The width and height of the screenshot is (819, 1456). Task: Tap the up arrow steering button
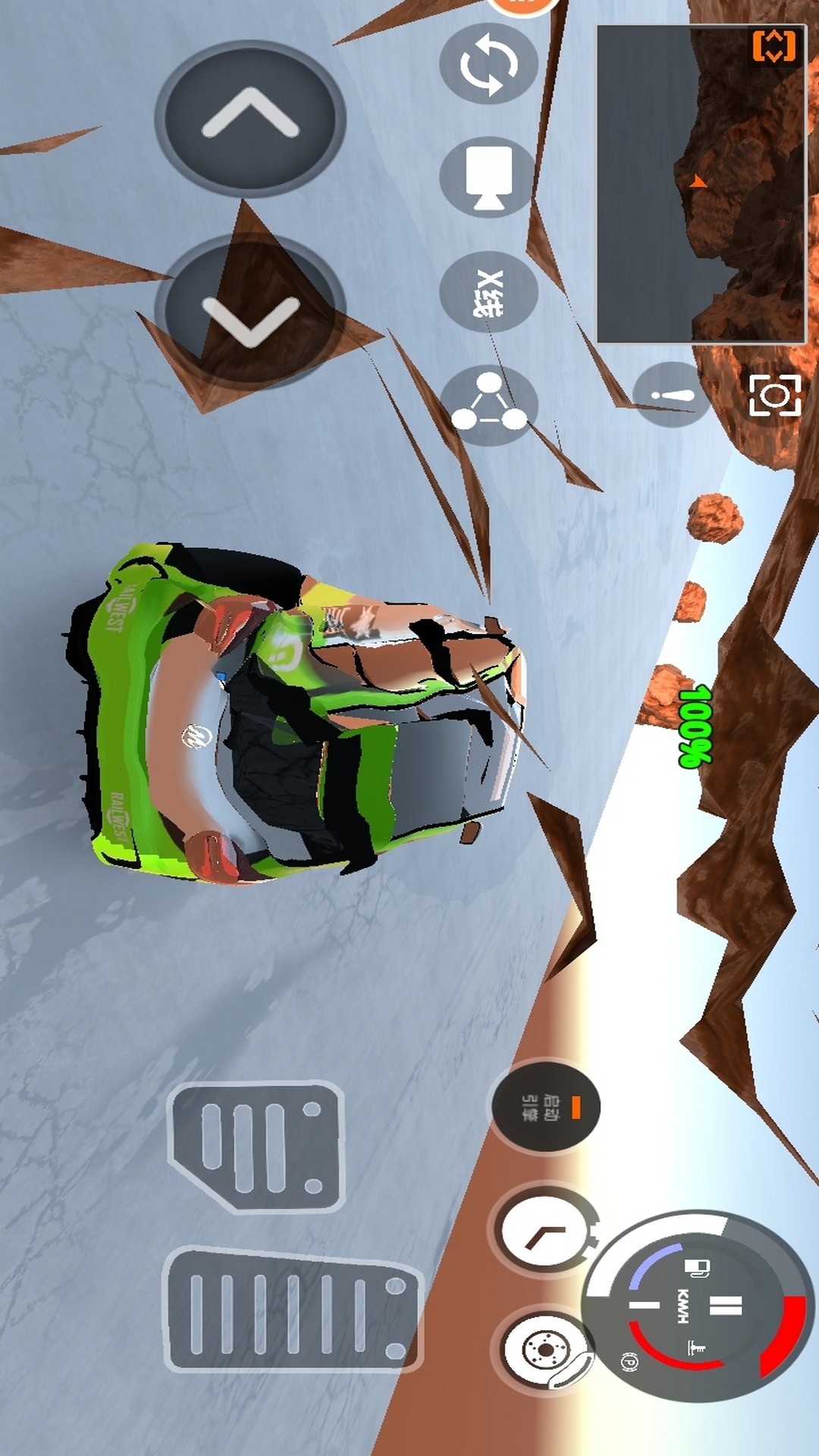click(250, 118)
